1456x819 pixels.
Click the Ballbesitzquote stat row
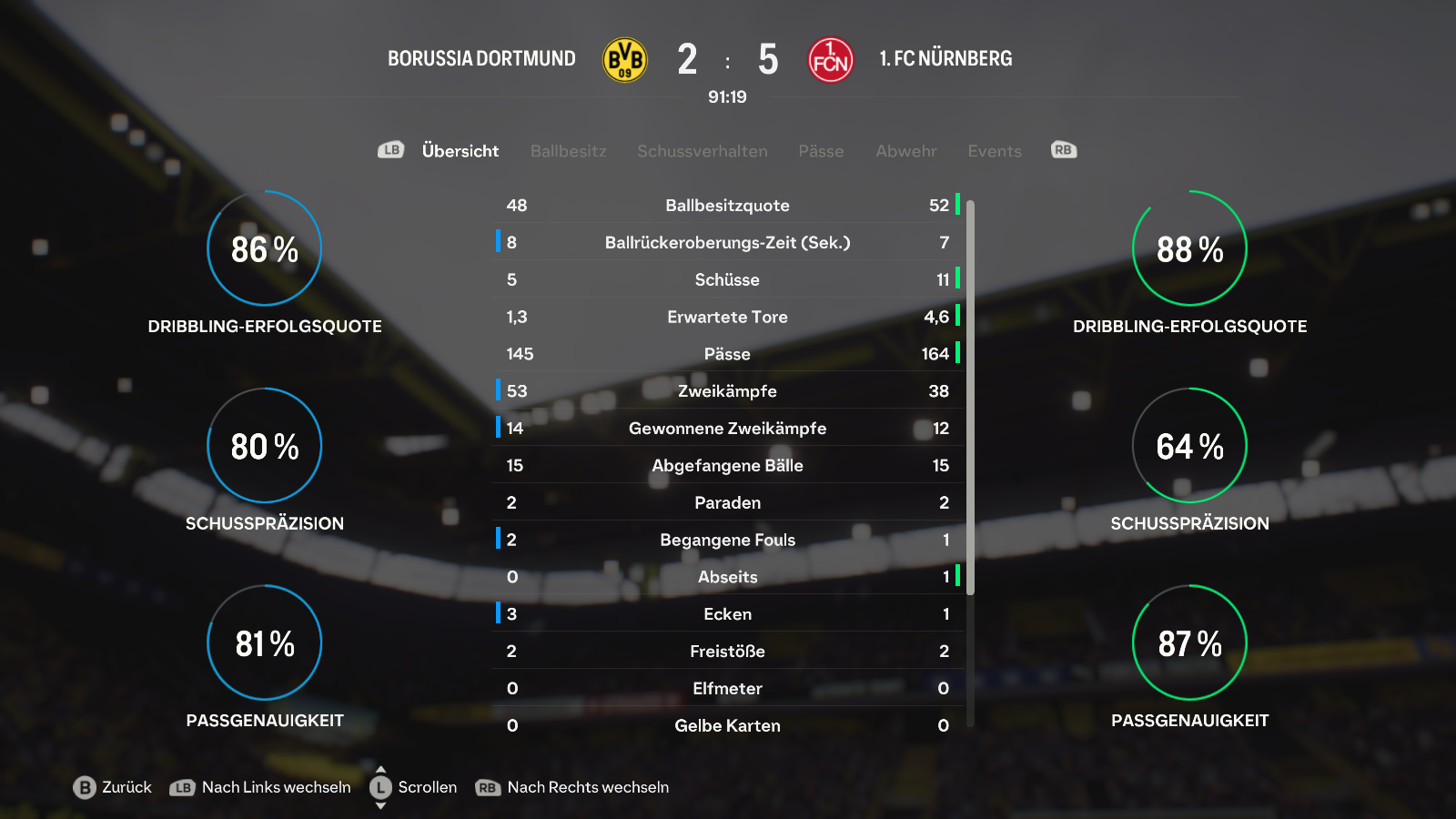click(x=727, y=206)
